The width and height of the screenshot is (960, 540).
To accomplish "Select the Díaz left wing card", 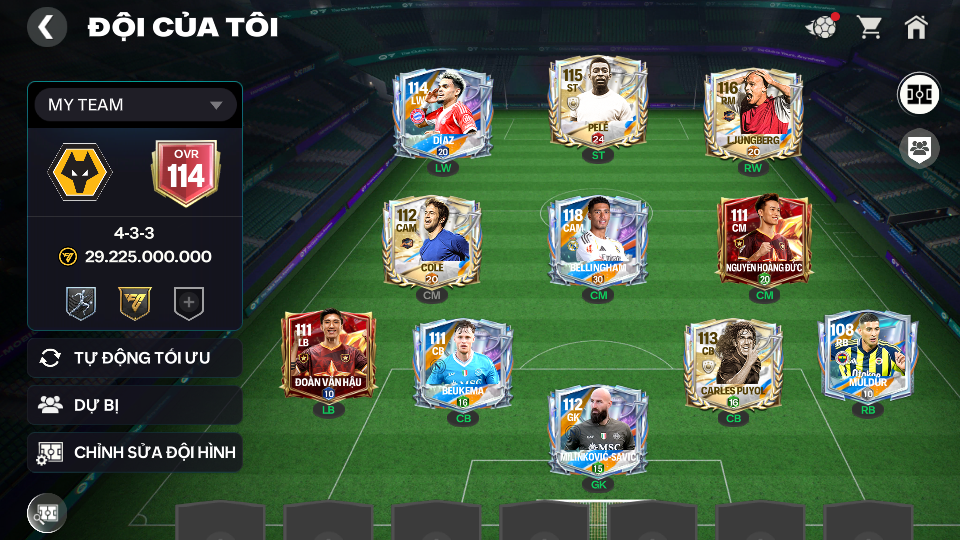I will [x=441, y=115].
